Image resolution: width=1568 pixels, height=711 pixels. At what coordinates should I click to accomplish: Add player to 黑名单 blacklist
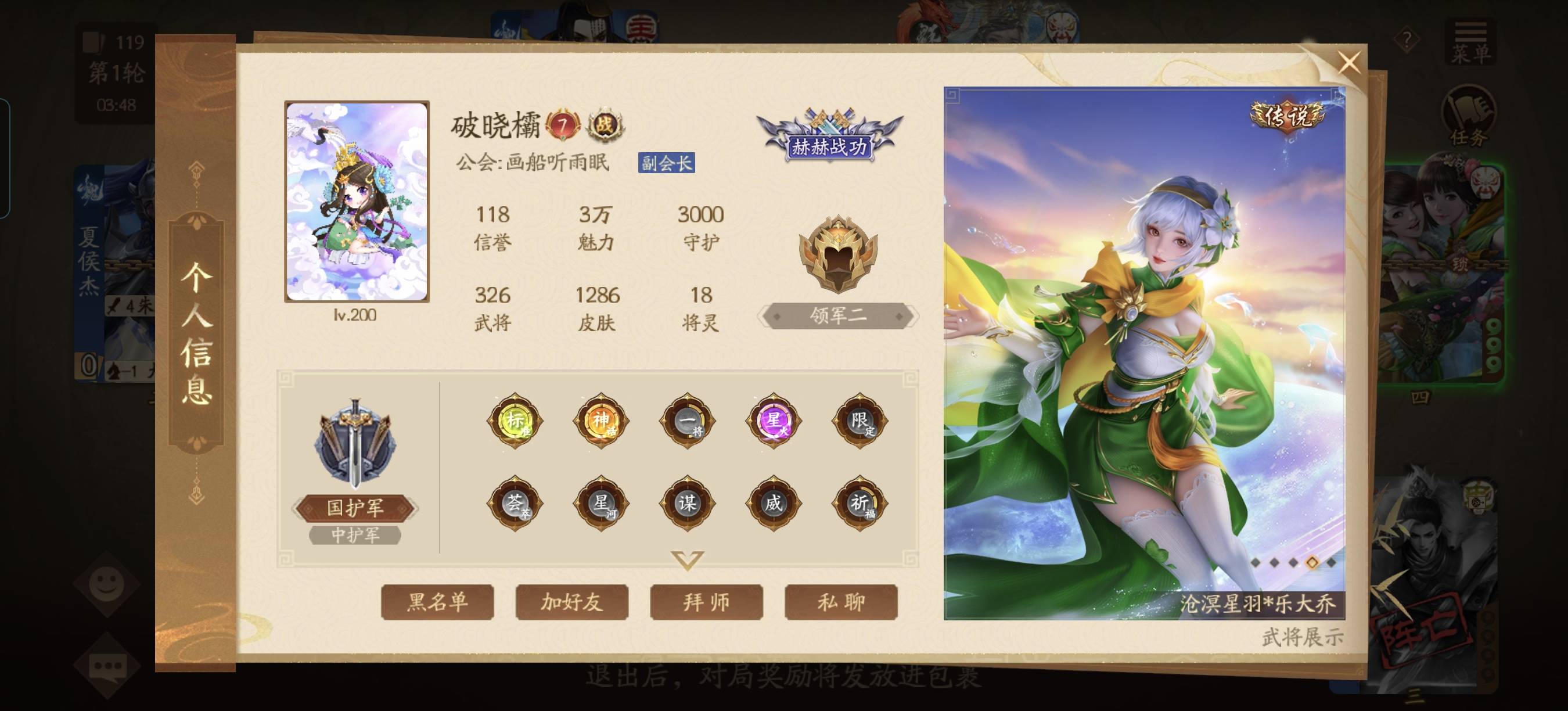437,602
